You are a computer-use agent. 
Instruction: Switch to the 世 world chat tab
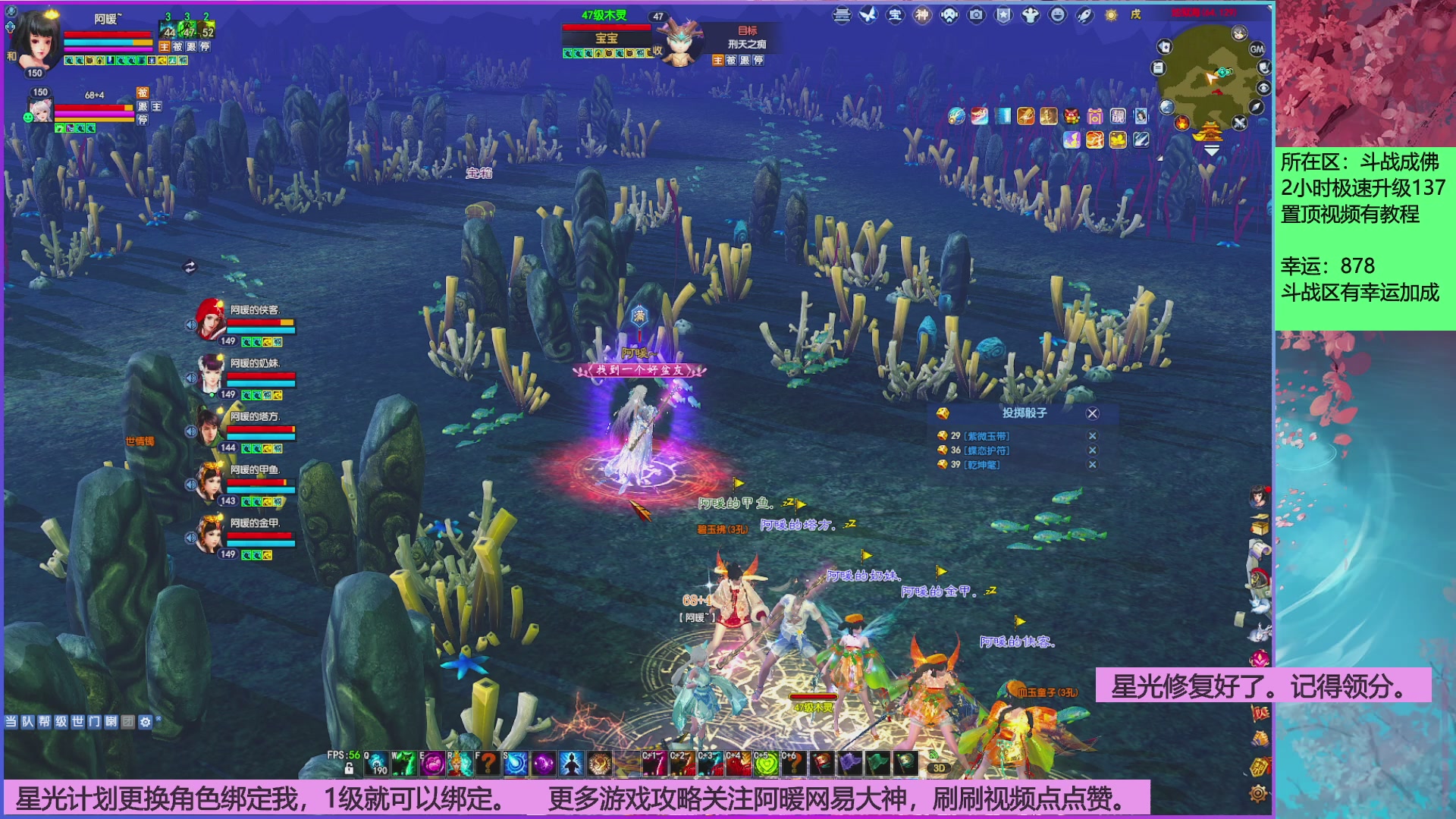click(x=78, y=721)
